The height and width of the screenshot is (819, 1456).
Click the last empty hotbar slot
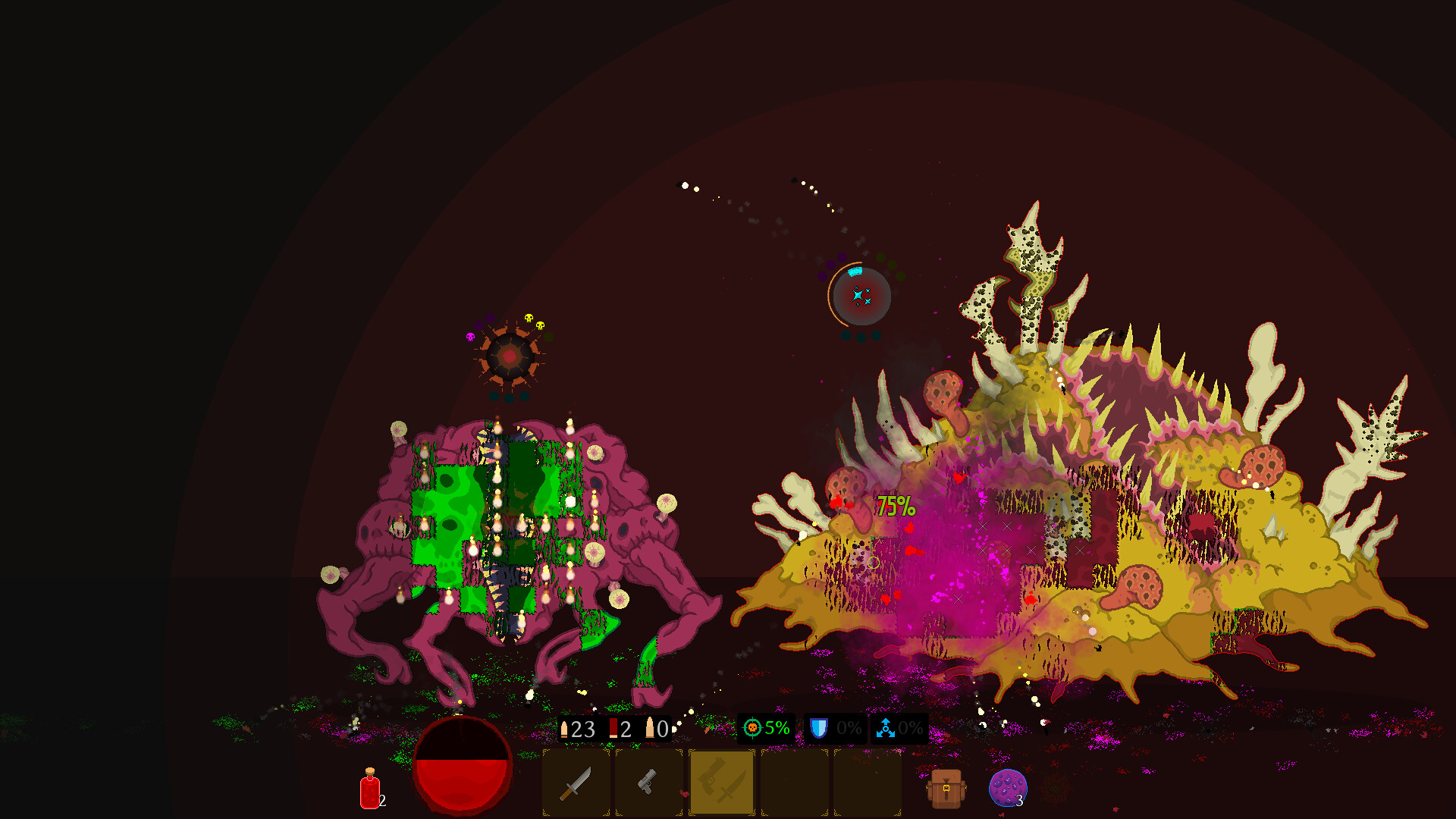[868, 781]
